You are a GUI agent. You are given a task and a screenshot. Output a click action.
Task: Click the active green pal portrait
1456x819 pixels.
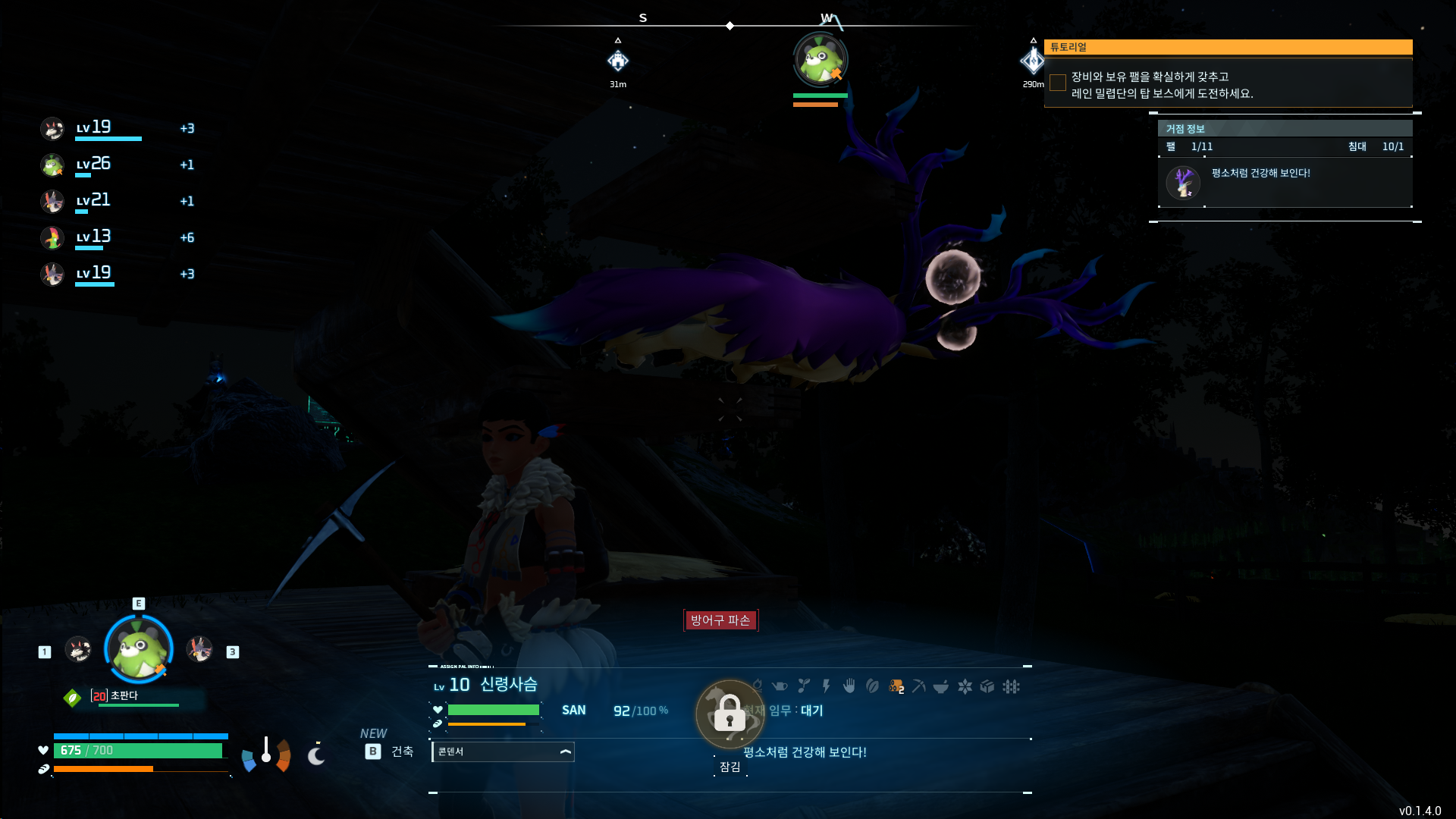tap(139, 649)
